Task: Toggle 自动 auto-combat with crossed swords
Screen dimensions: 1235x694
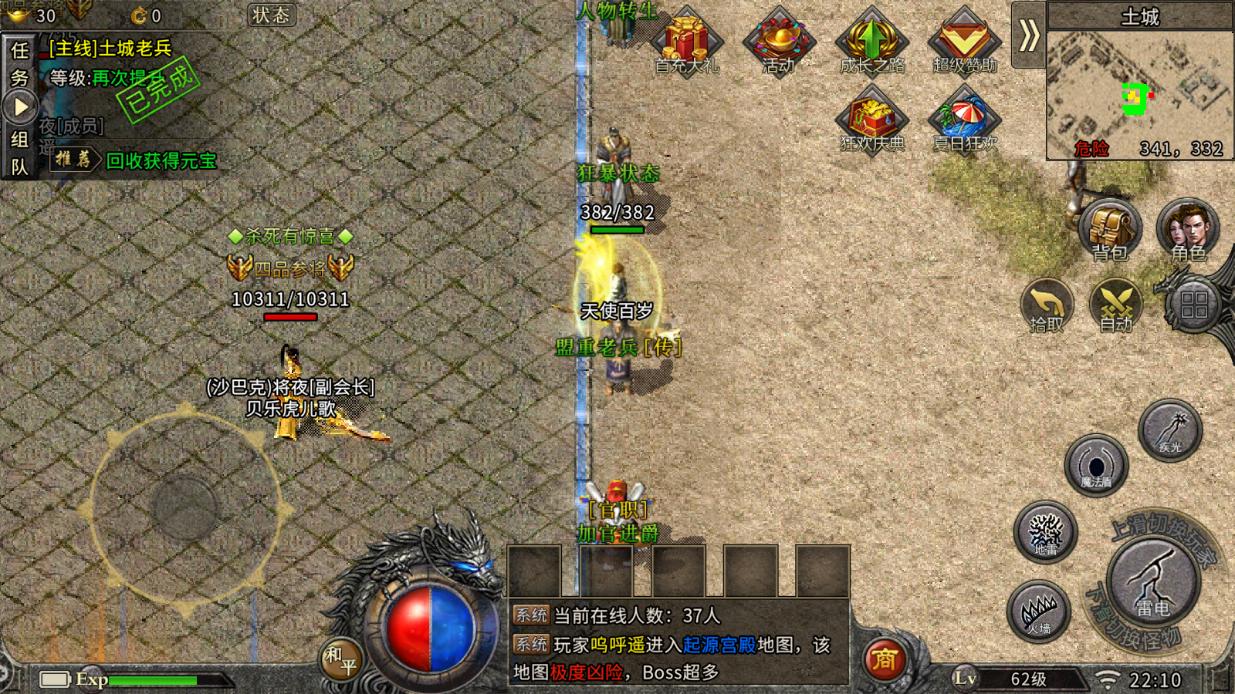Action: point(1115,304)
